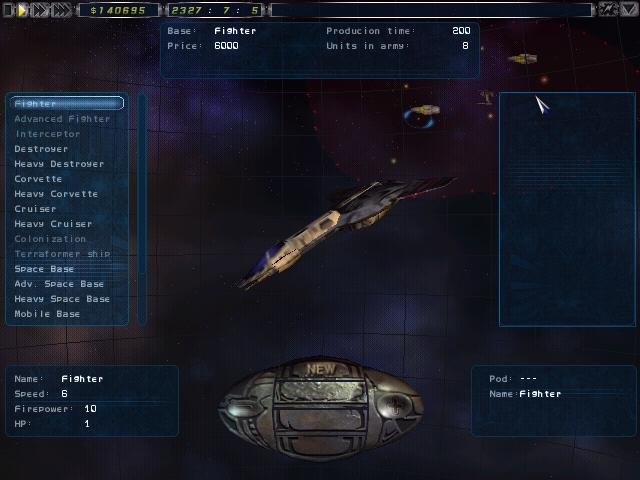The width and height of the screenshot is (640, 480).
Task: Click the round plus button on the pod
Action: click(396, 407)
